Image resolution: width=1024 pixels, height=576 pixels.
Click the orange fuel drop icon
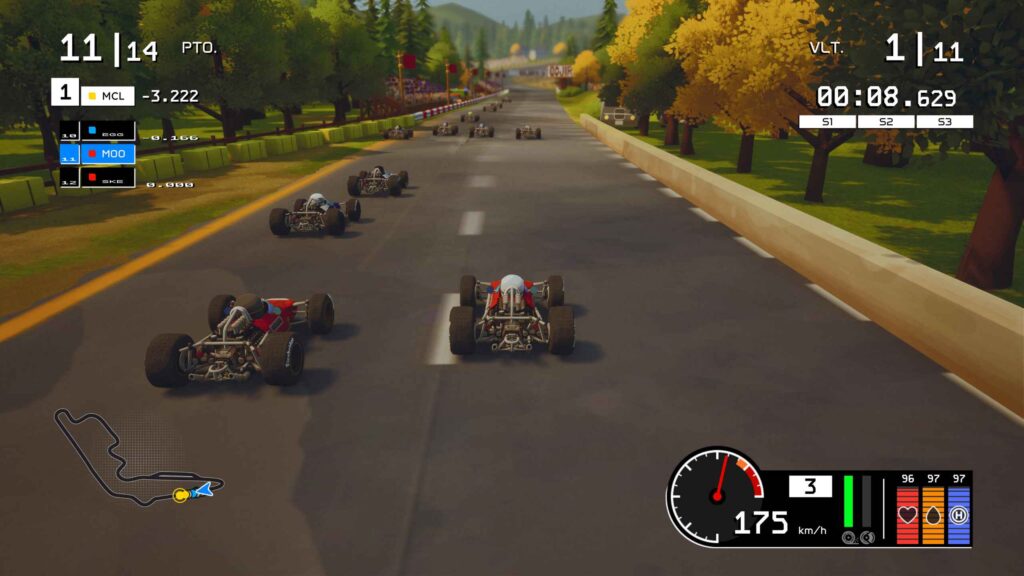point(933,515)
